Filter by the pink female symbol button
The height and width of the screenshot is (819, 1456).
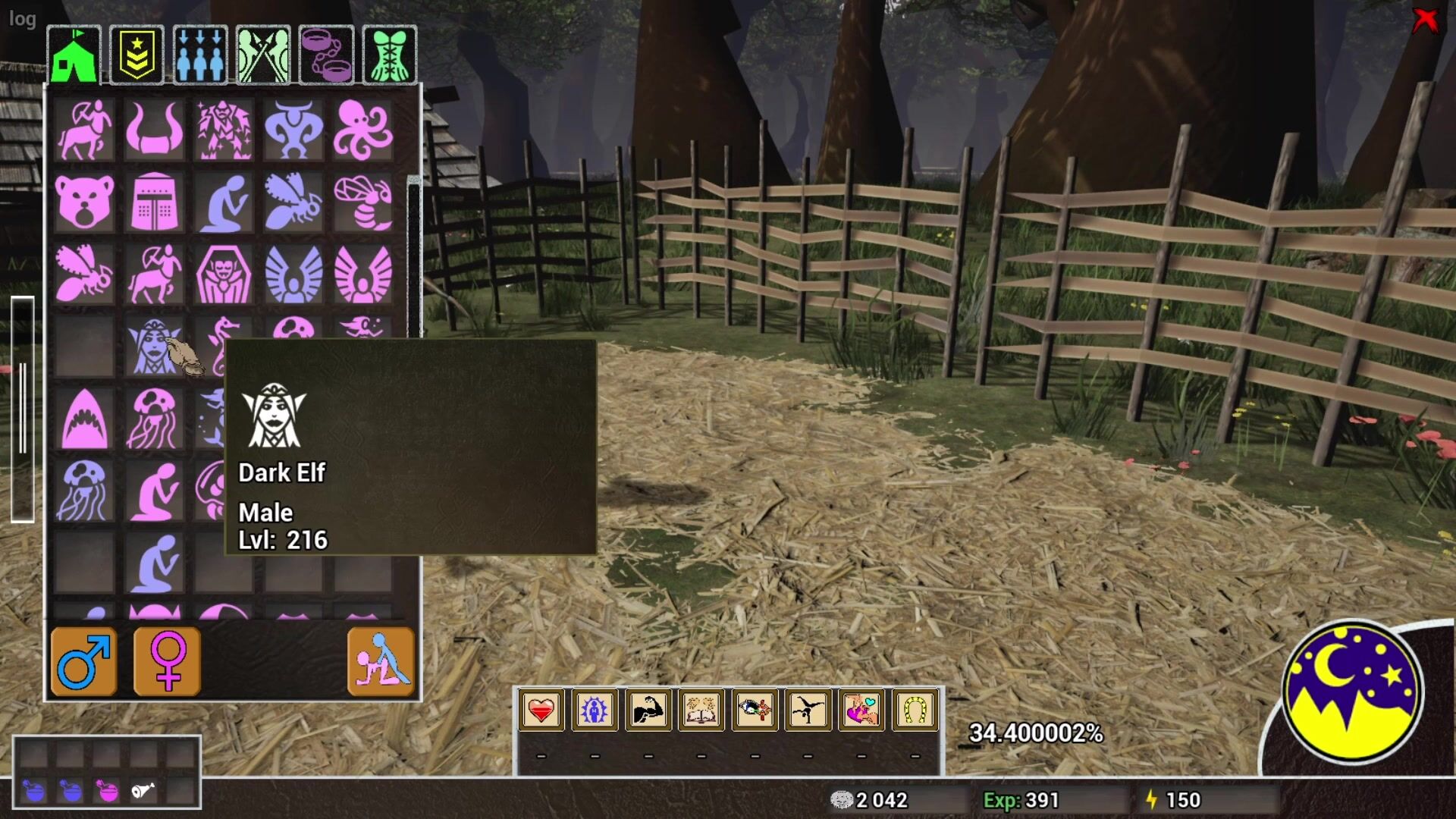pyautogui.click(x=167, y=661)
